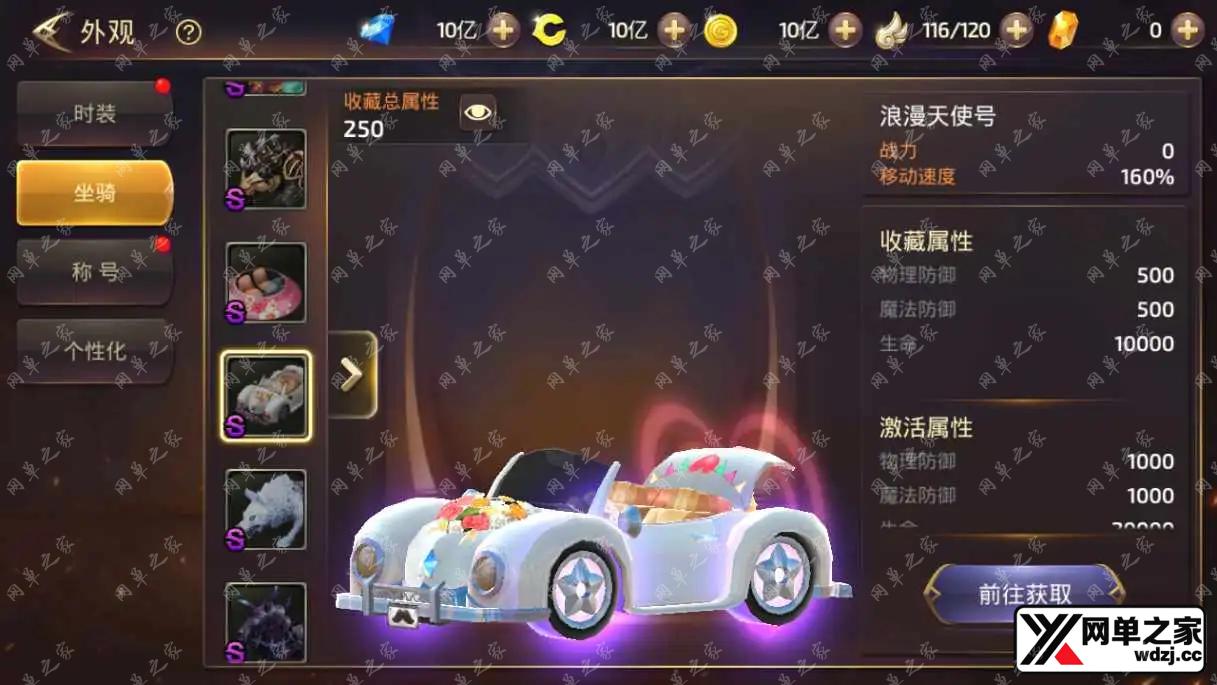Screen dimensions: 1217x685
Task: Choose the white wolf mount thumbnail
Action: pyautogui.click(x=266, y=509)
